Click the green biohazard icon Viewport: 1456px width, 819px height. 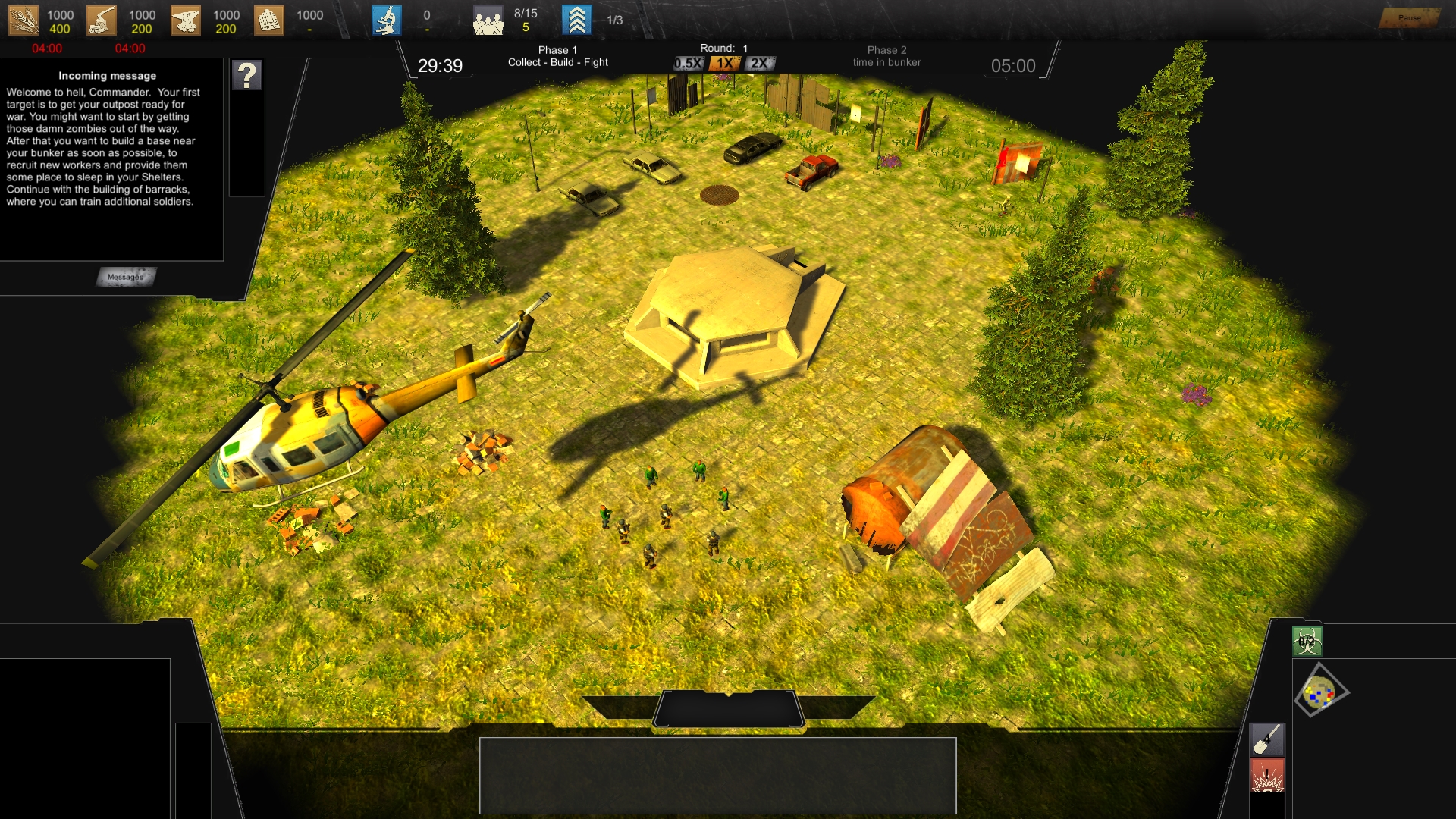(x=1307, y=642)
